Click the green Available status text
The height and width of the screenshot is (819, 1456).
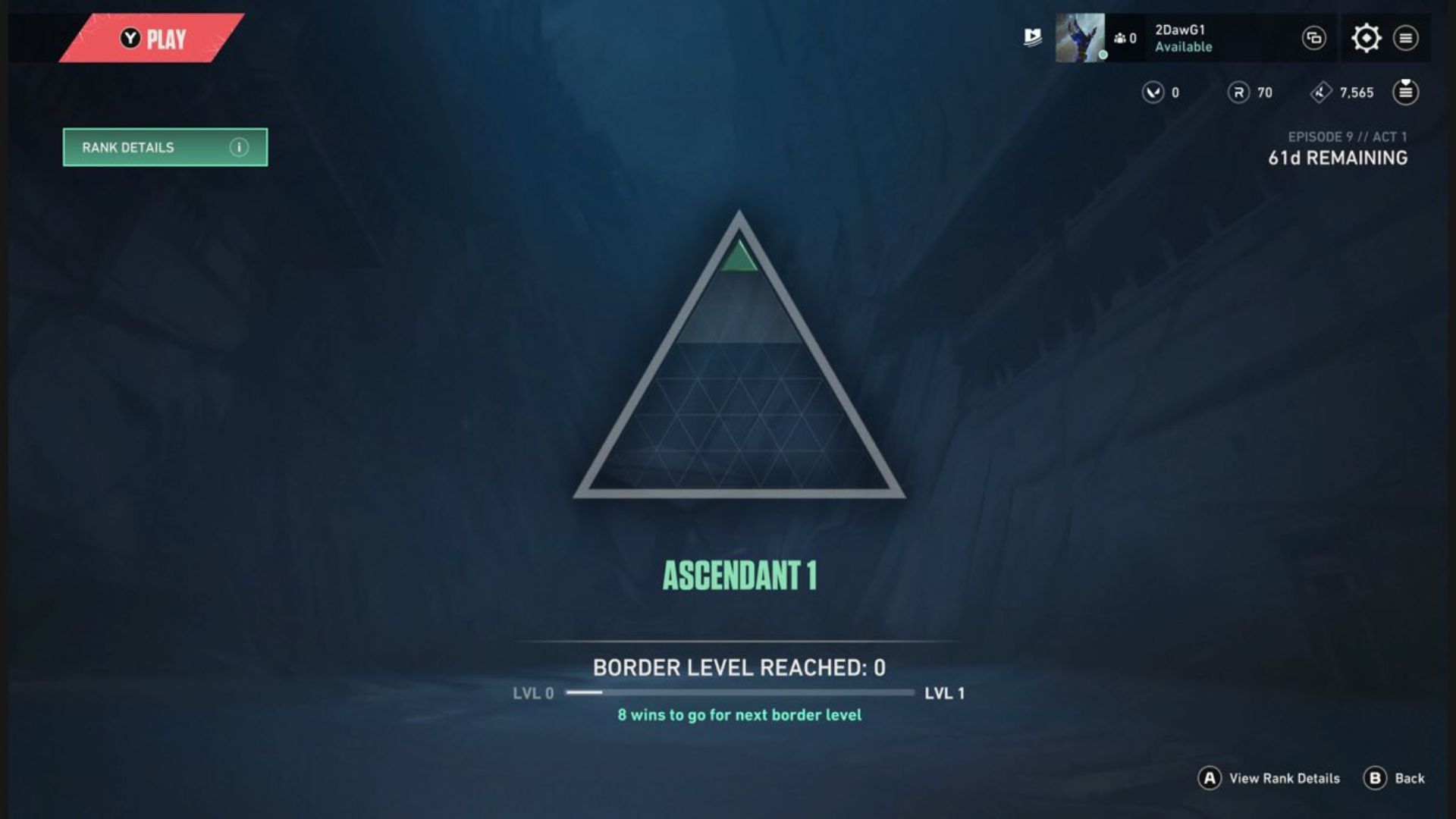[1184, 47]
